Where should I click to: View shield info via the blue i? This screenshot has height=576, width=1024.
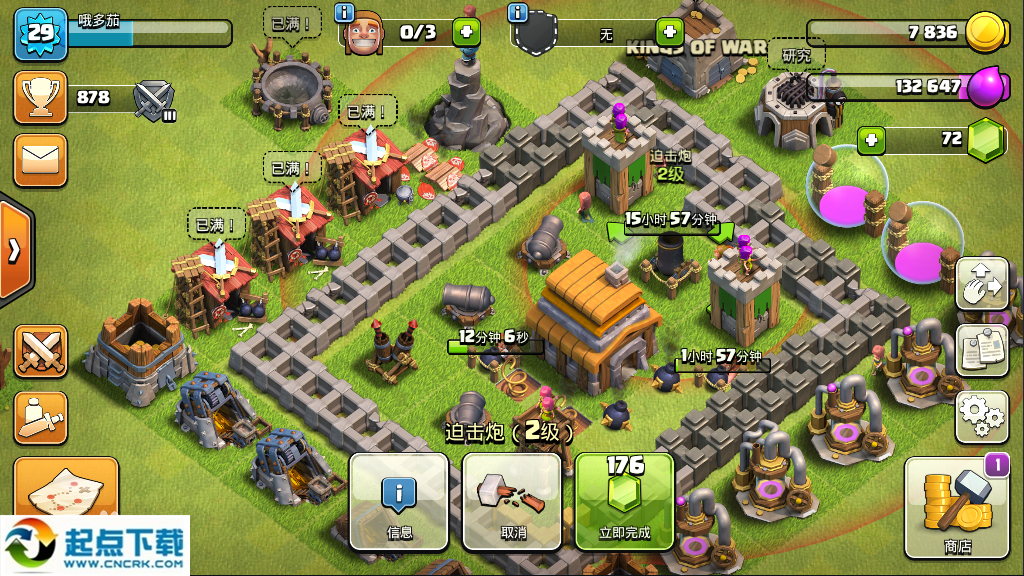coord(517,13)
